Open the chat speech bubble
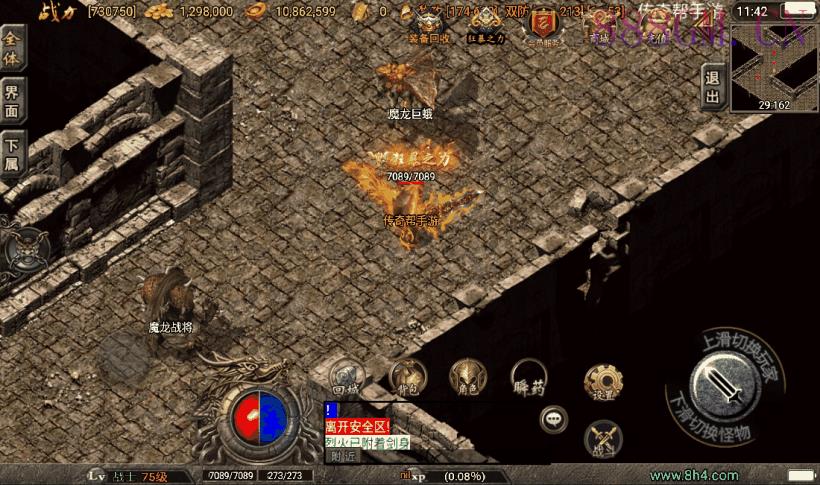The height and width of the screenshot is (485, 820). [553, 419]
